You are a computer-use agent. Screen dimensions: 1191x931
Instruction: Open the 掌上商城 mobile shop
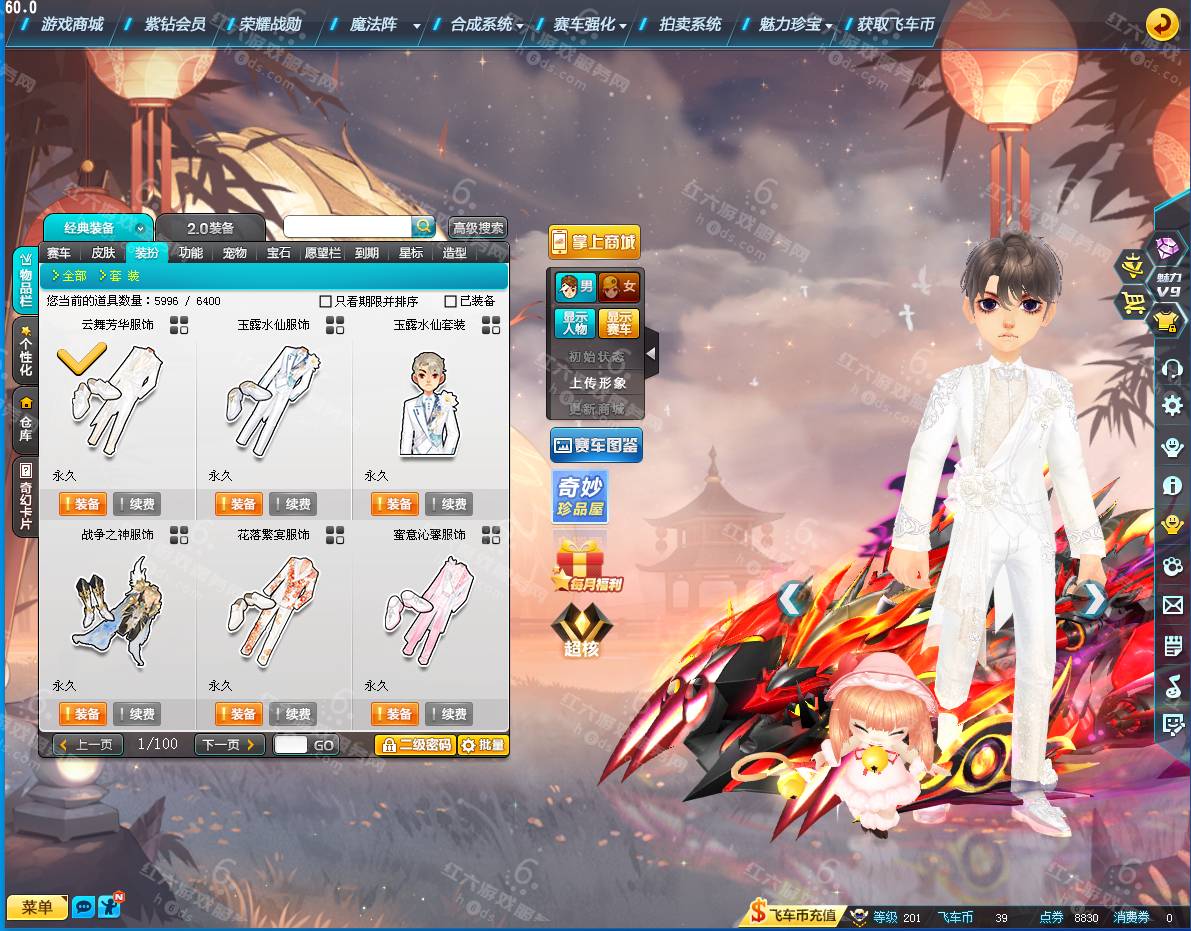(x=594, y=242)
